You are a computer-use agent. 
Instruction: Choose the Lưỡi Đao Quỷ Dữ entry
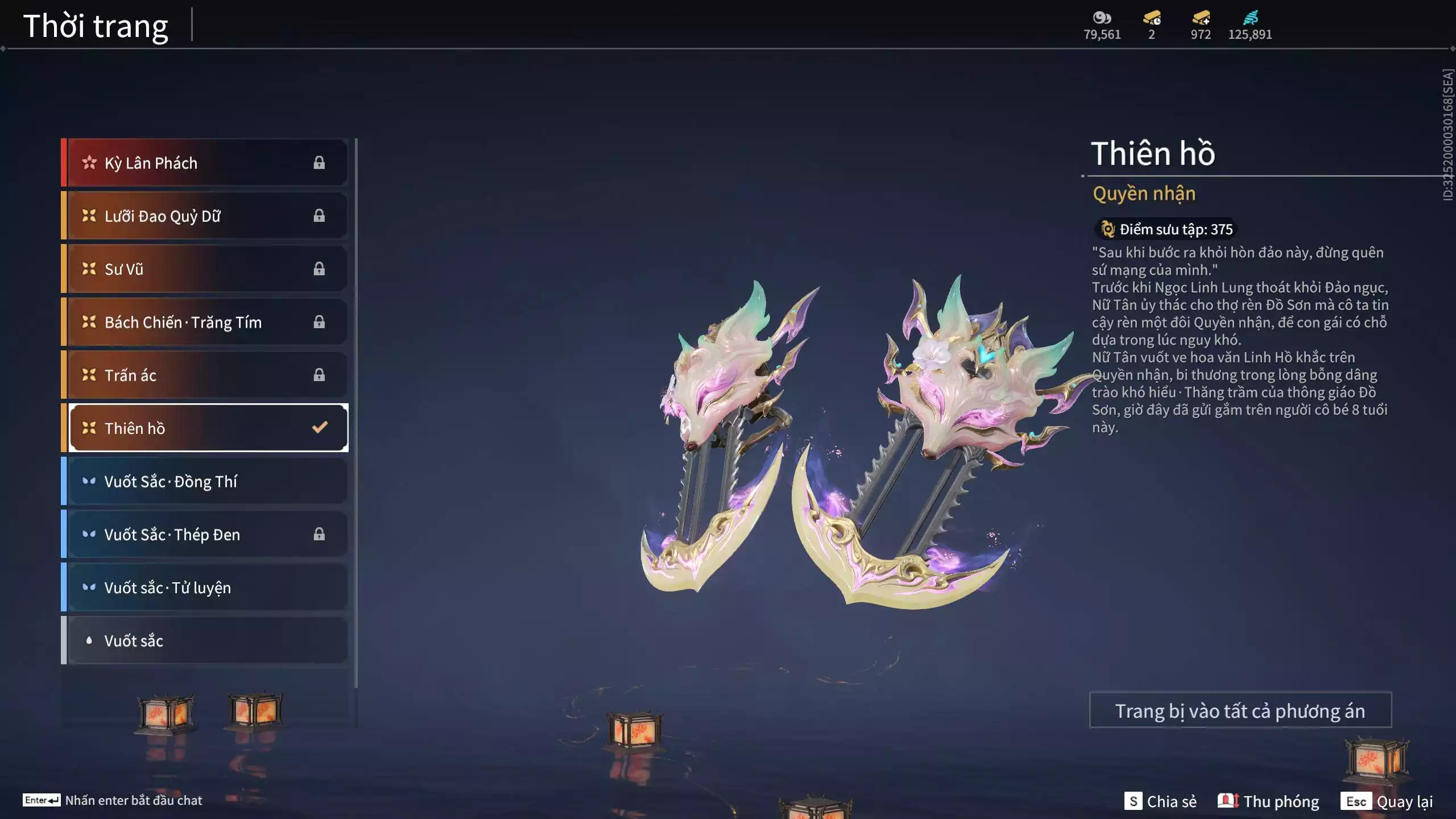click(x=205, y=216)
